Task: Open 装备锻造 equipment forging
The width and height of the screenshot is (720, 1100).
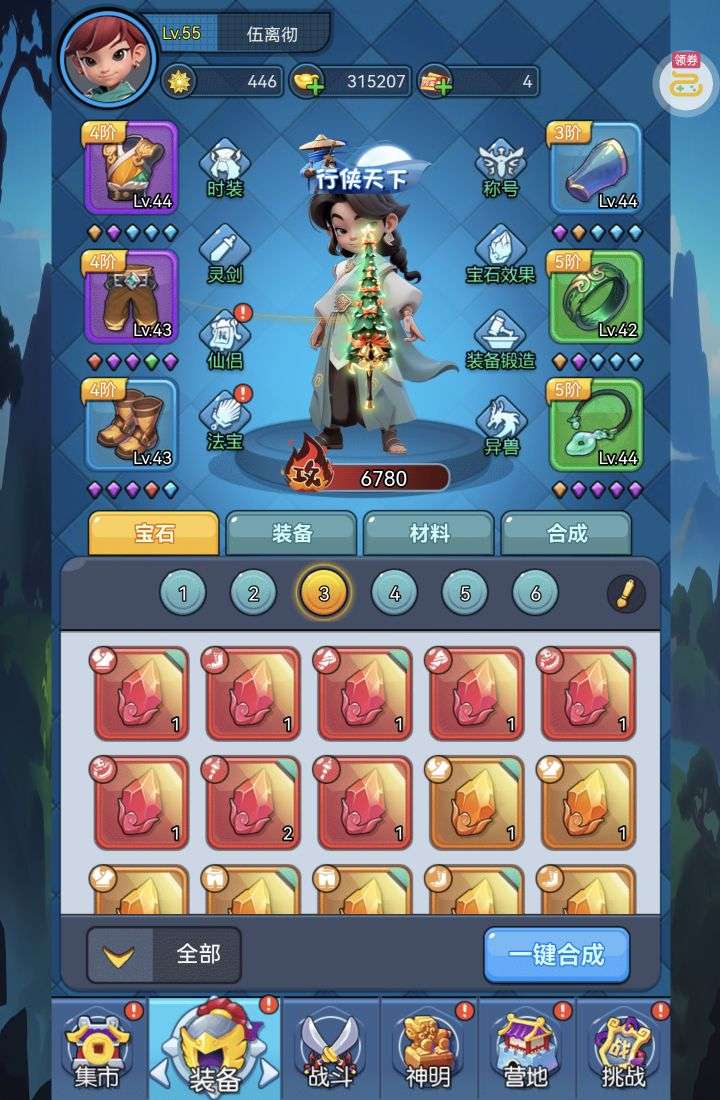Action: pos(501,340)
